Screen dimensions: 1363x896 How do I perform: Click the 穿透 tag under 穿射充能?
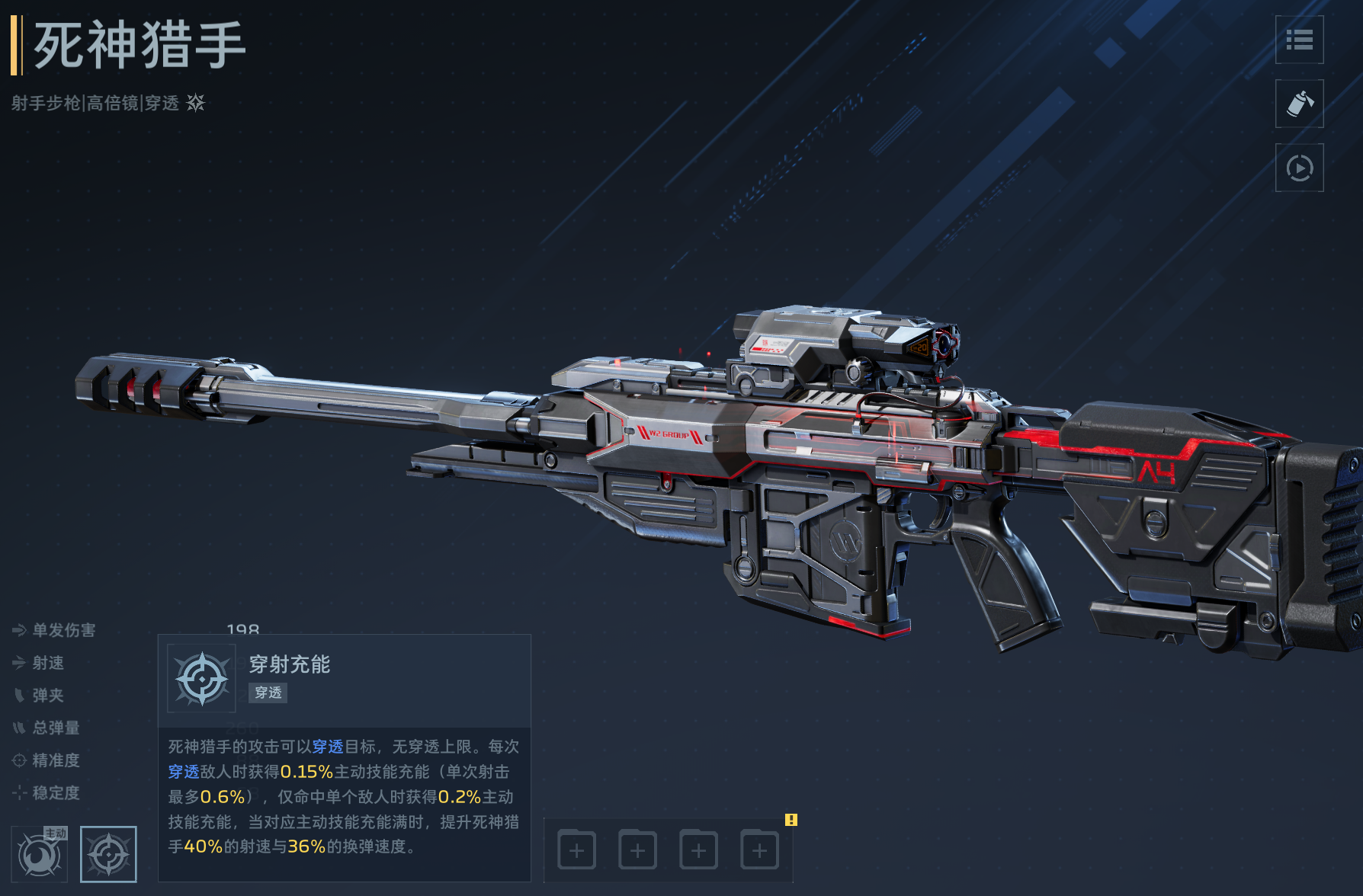(268, 693)
